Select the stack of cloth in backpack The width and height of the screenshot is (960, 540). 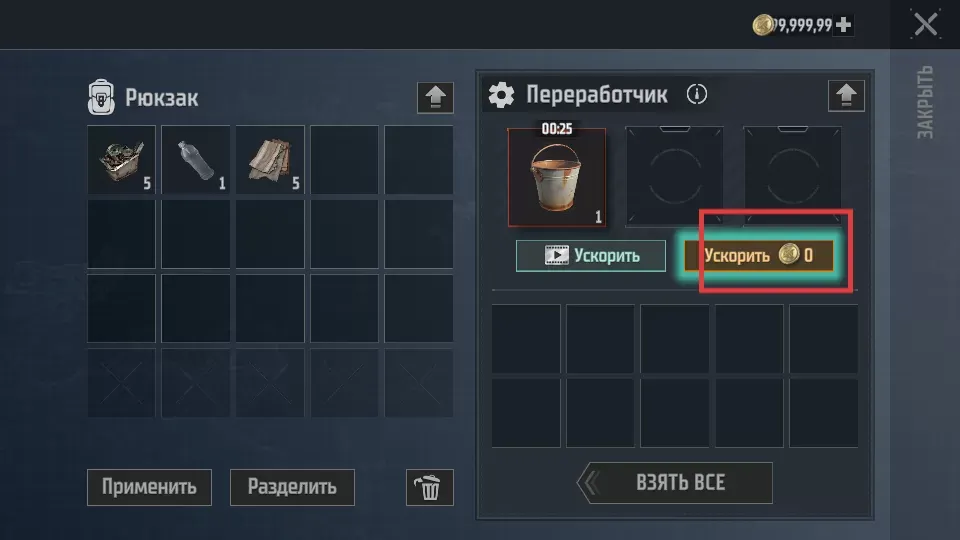(x=270, y=160)
